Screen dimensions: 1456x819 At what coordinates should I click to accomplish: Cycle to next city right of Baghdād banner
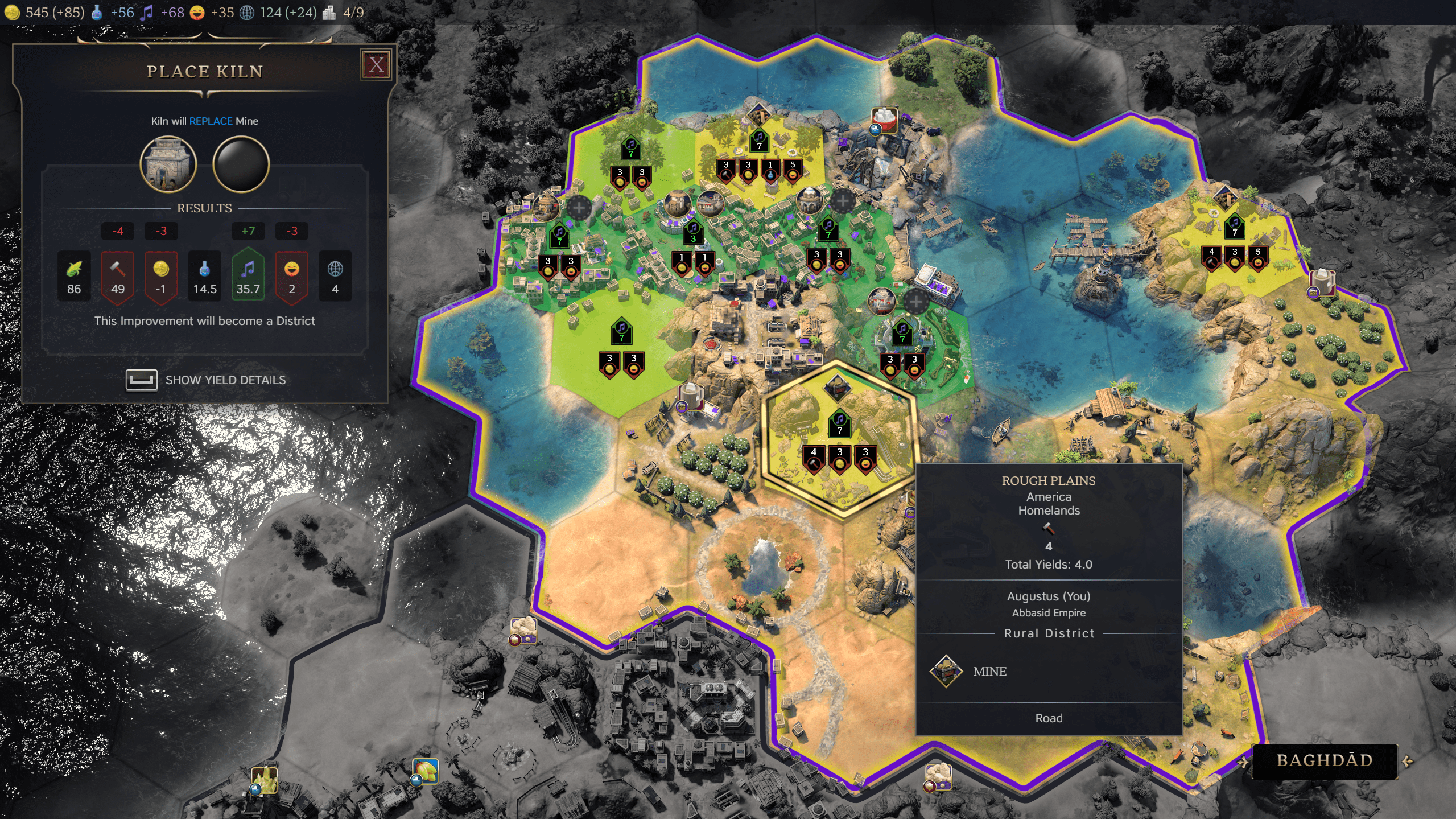(1408, 762)
